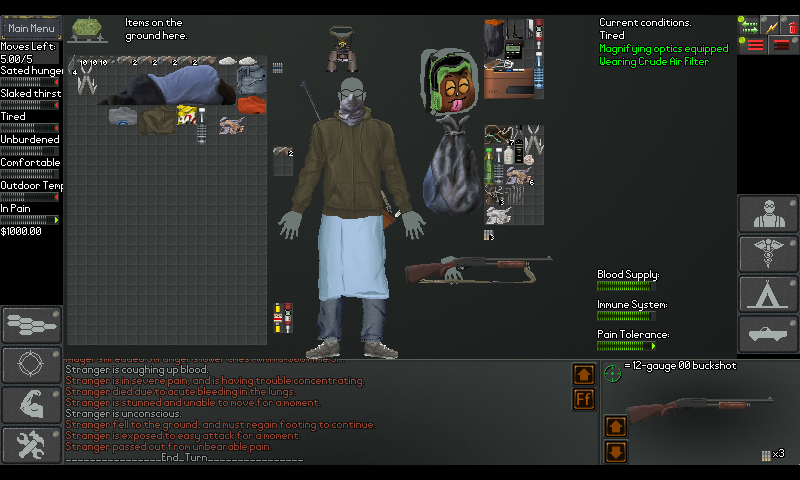Viewport: 800px width, 480px height.
Task: Select the crosshair targeting button
Action: [x=31, y=366]
